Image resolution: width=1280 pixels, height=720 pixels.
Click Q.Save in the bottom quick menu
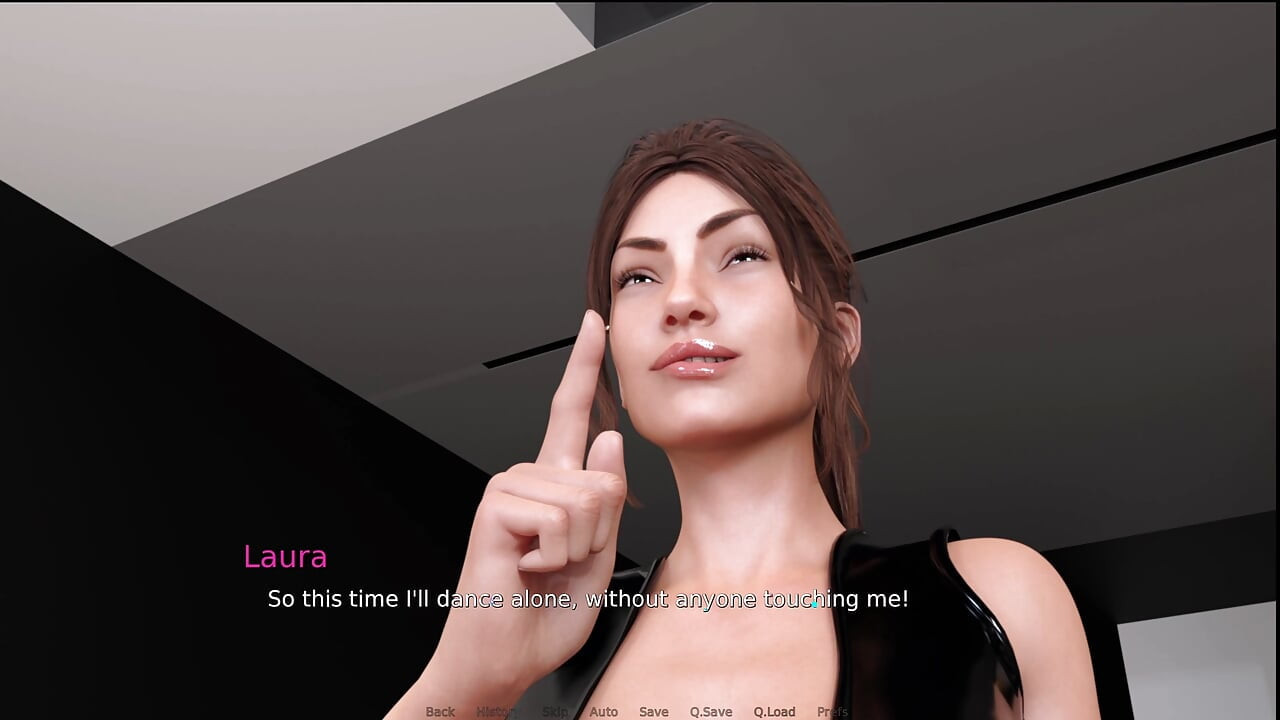click(711, 711)
